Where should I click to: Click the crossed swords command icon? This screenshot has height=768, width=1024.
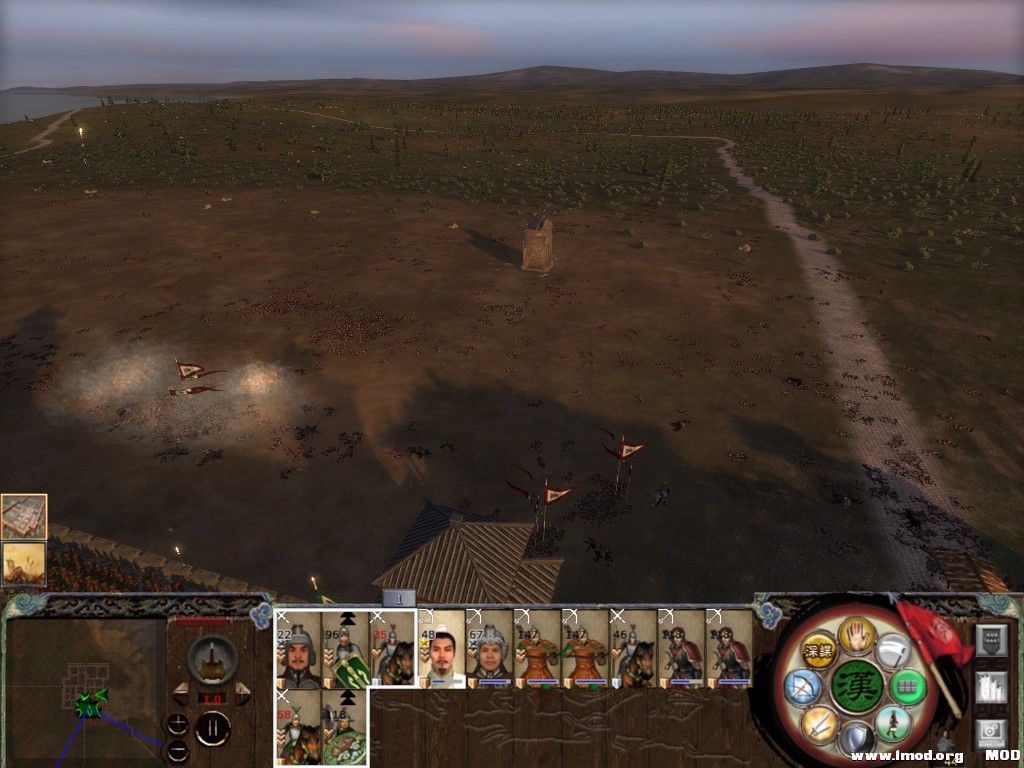tap(820, 723)
